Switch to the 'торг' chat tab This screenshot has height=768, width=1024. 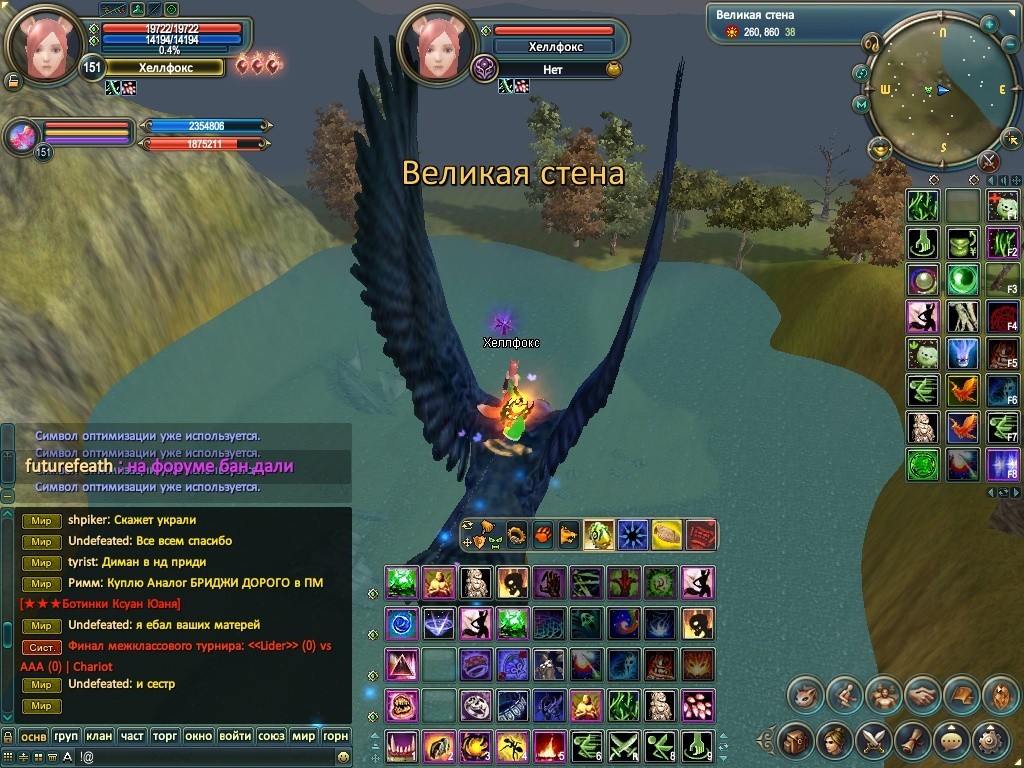(165, 736)
